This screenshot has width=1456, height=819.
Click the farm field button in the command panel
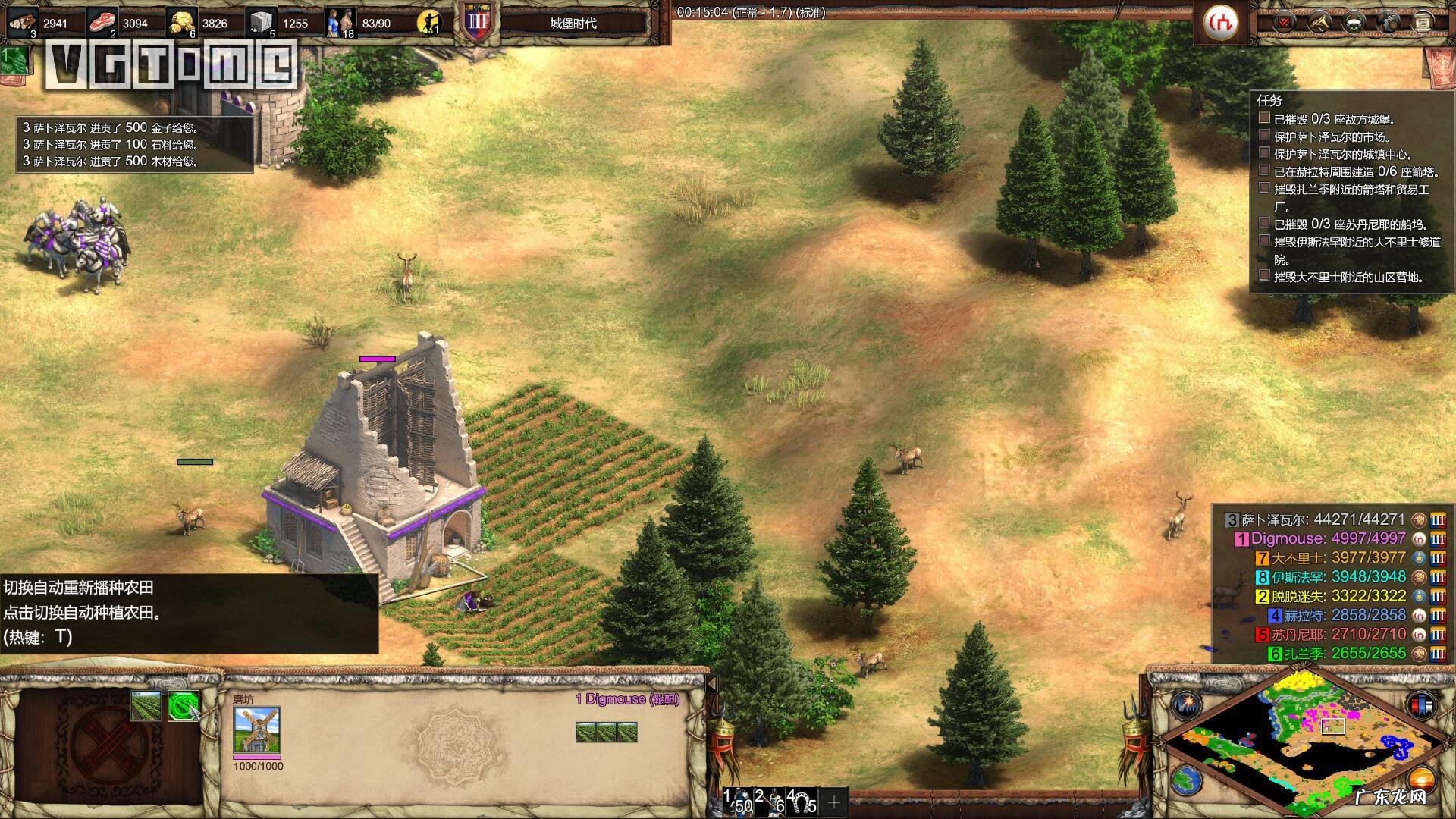(x=146, y=705)
